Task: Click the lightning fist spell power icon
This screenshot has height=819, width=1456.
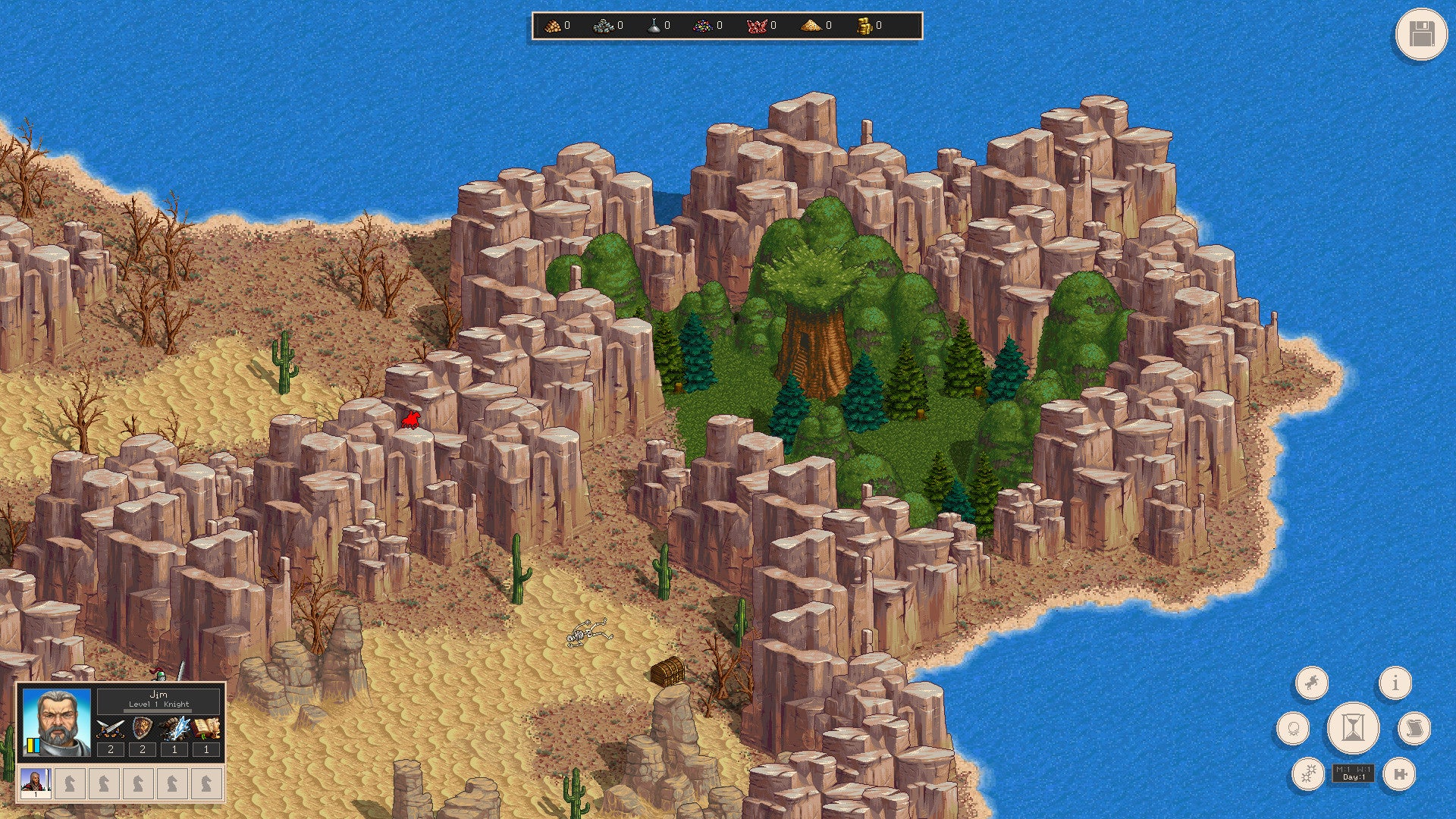Action: (x=174, y=729)
